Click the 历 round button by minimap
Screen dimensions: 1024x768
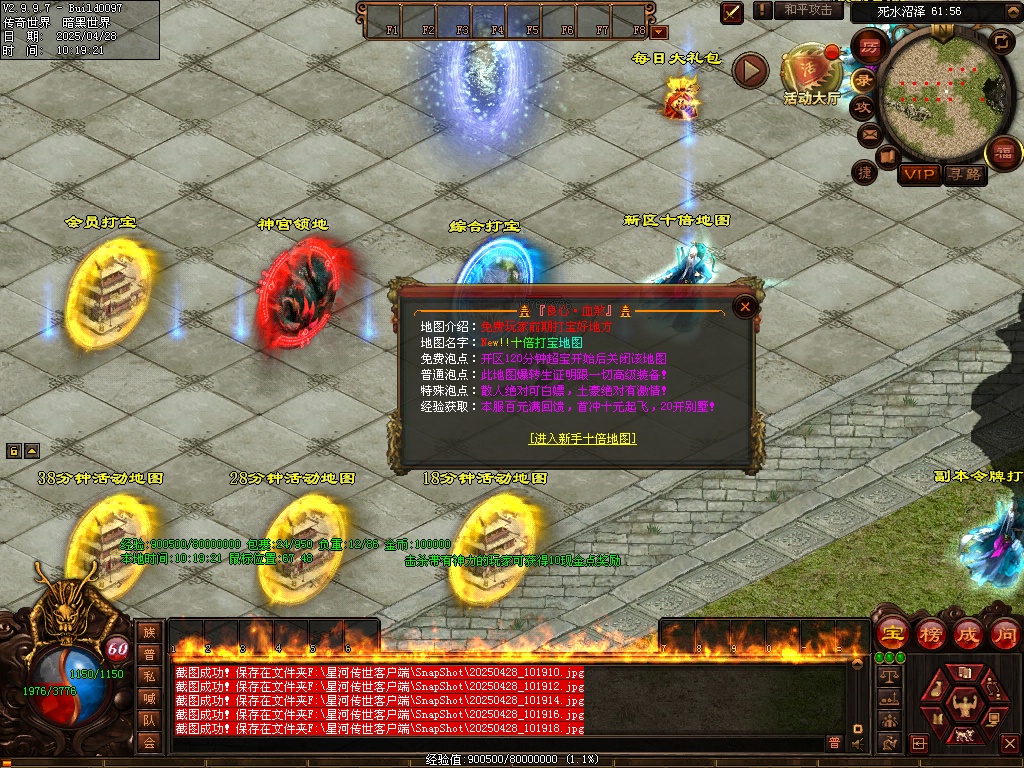pos(869,47)
